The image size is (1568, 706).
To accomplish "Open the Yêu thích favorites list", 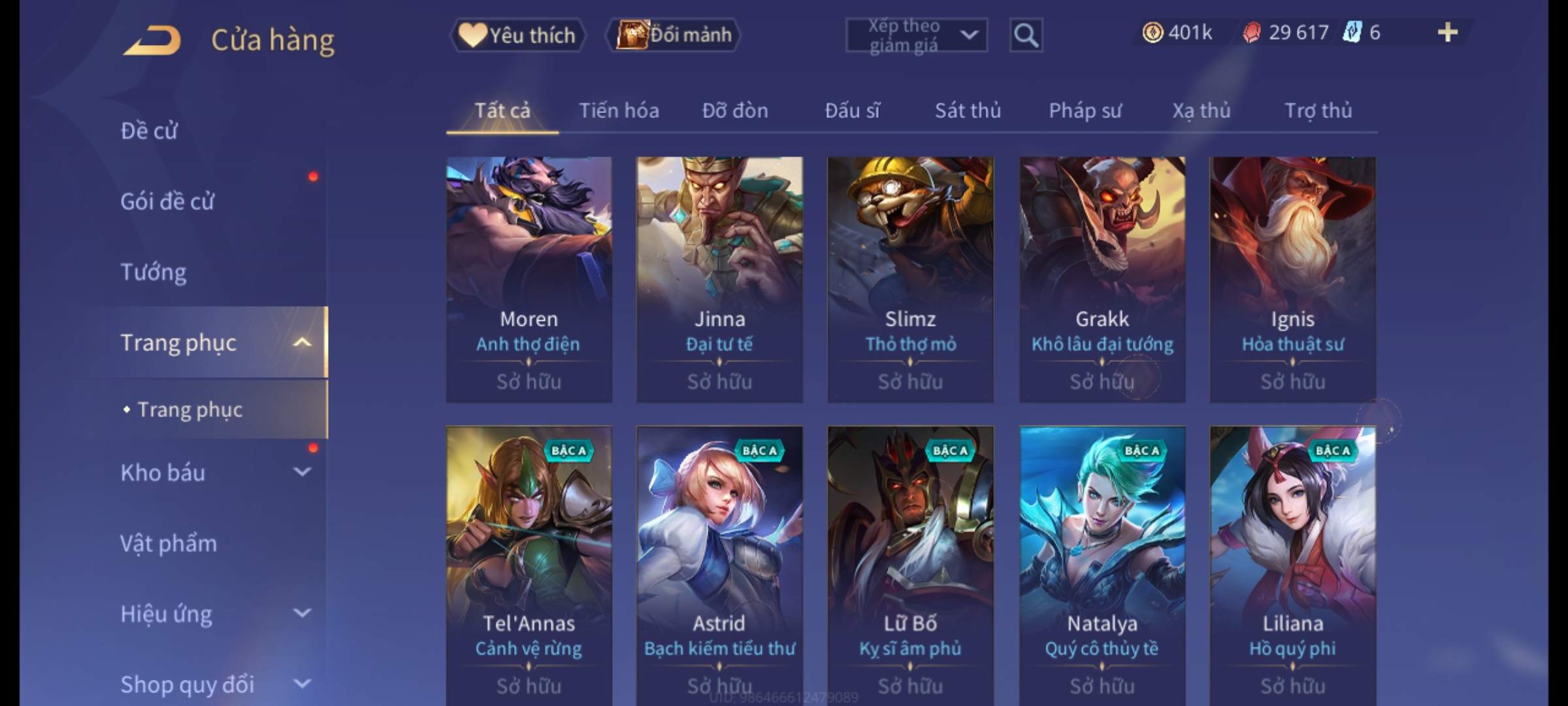I will 517,35.
